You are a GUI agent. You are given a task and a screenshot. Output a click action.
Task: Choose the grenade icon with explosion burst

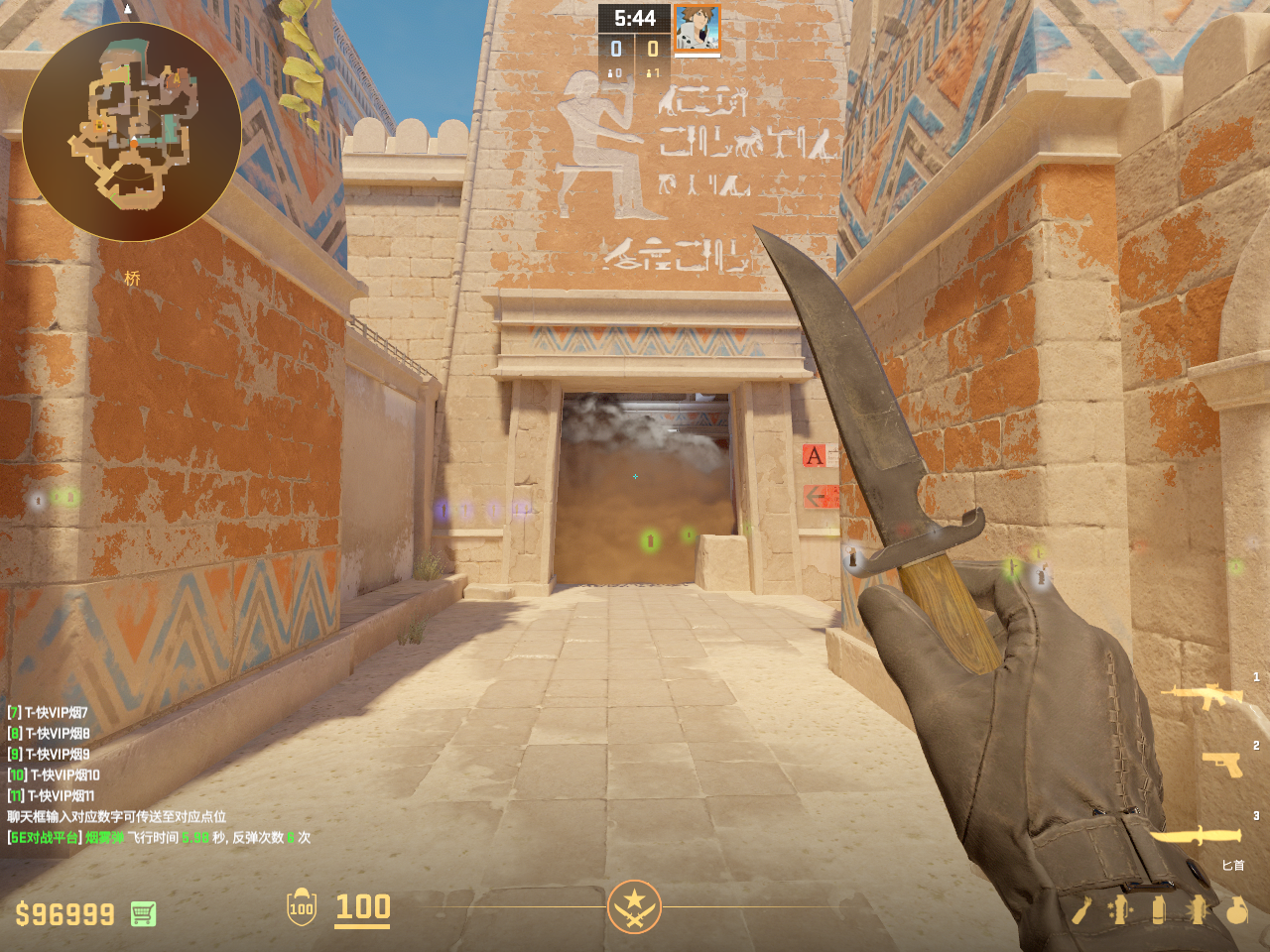[x=1198, y=909]
